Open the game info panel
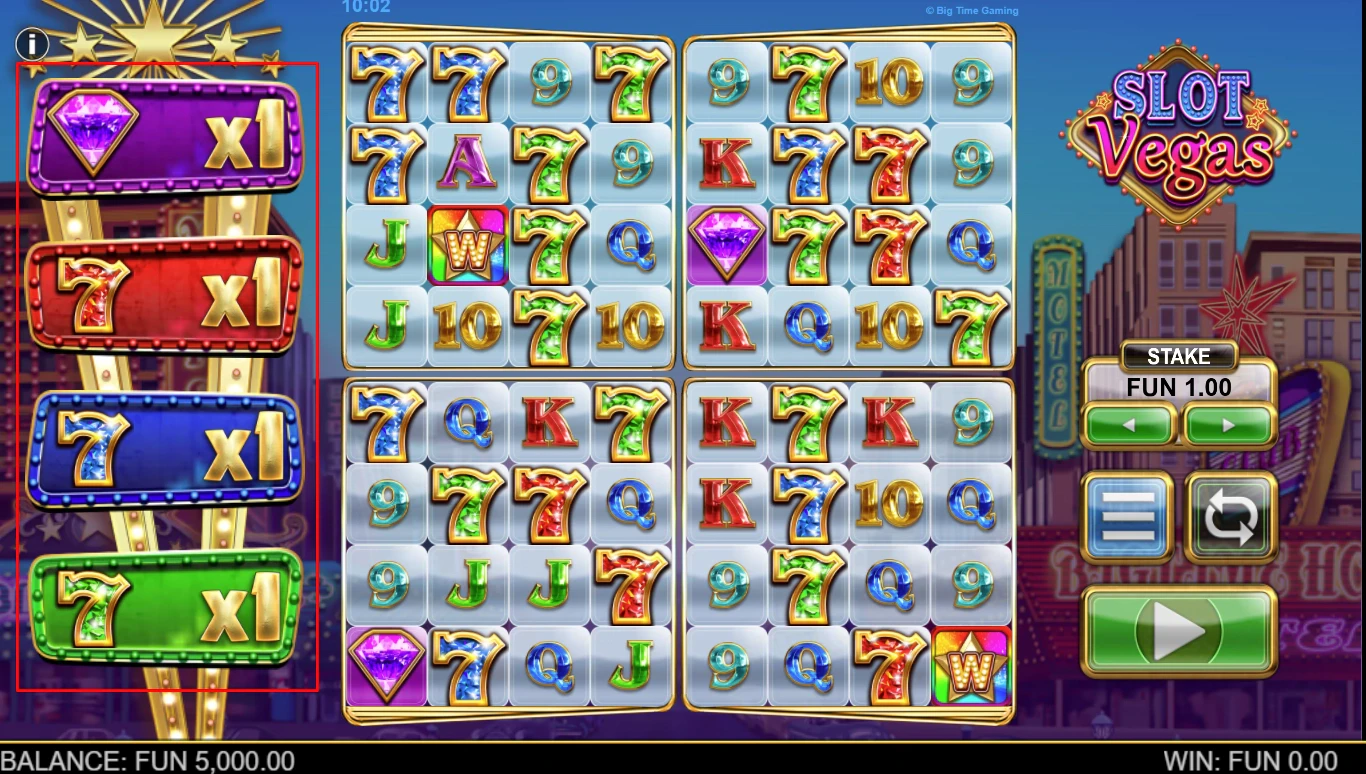Viewport: 1366px width, 774px height. pos(30,44)
